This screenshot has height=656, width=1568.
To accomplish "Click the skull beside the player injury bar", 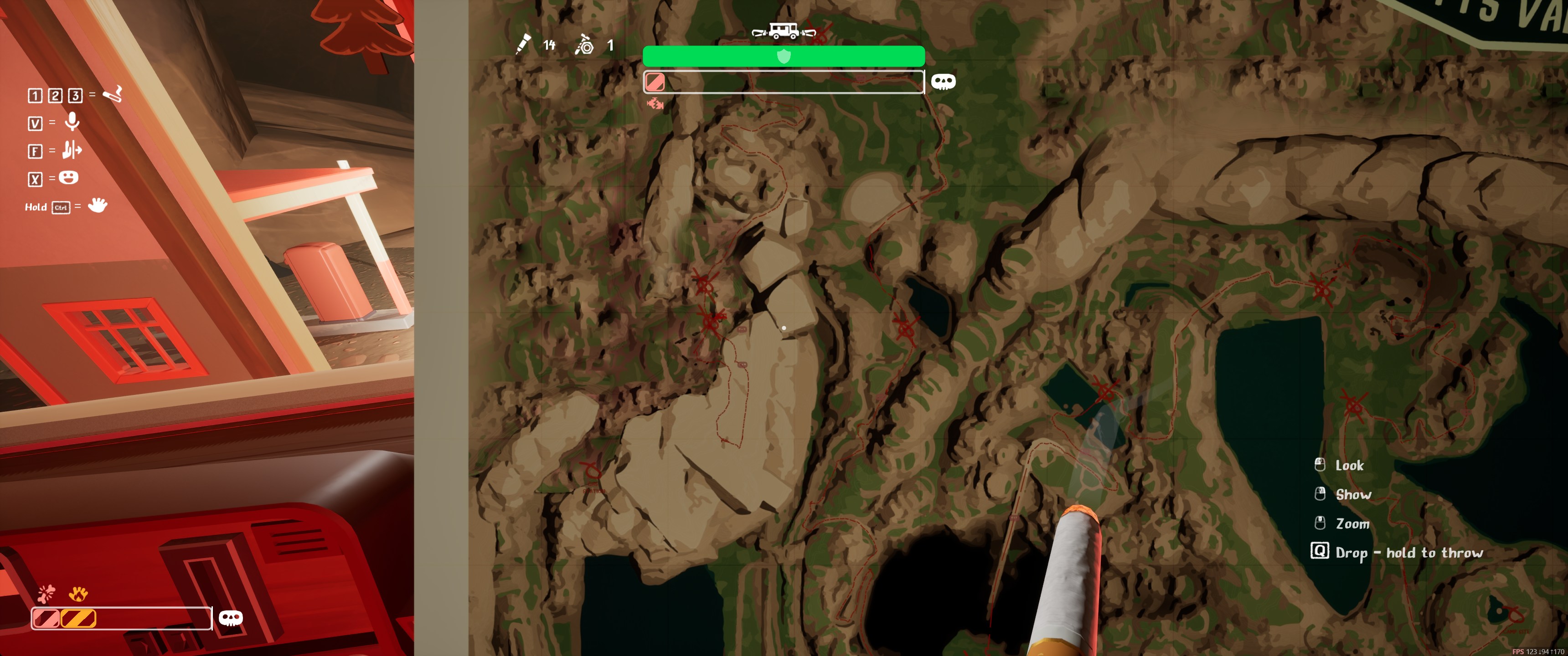I will [x=231, y=618].
